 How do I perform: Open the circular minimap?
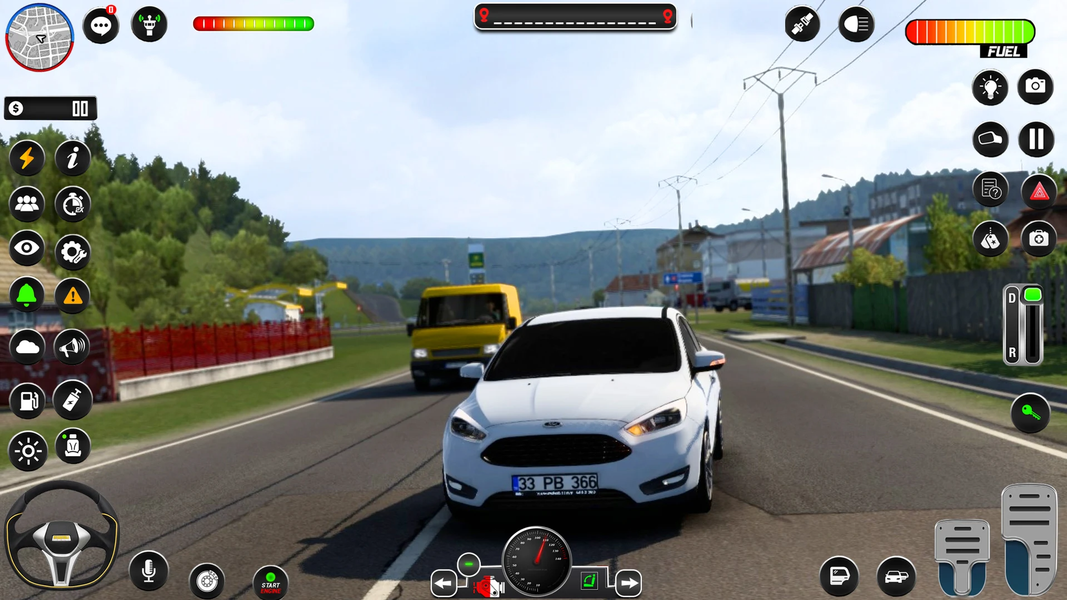click(x=40, y=37)
